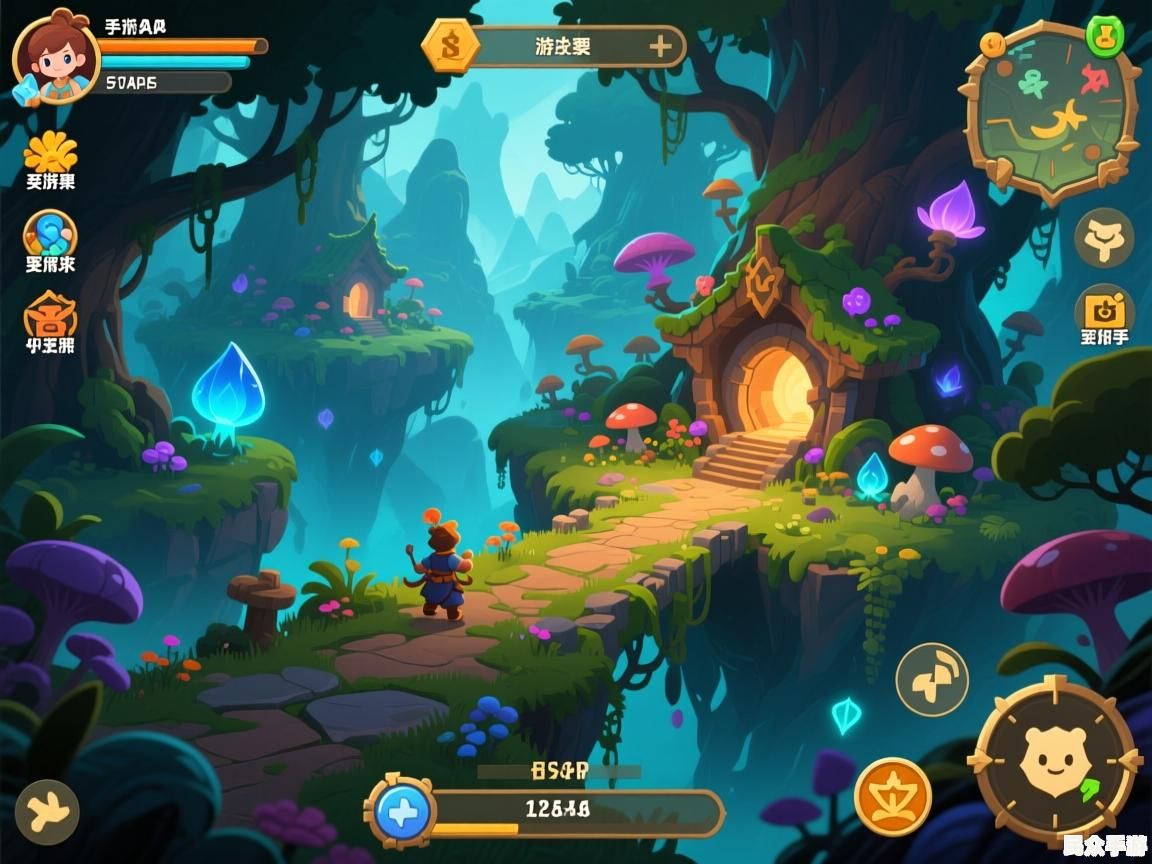Screen dimensions: 1152x864
Task: Select the round bird icon button
Action: tap(48, 810)
